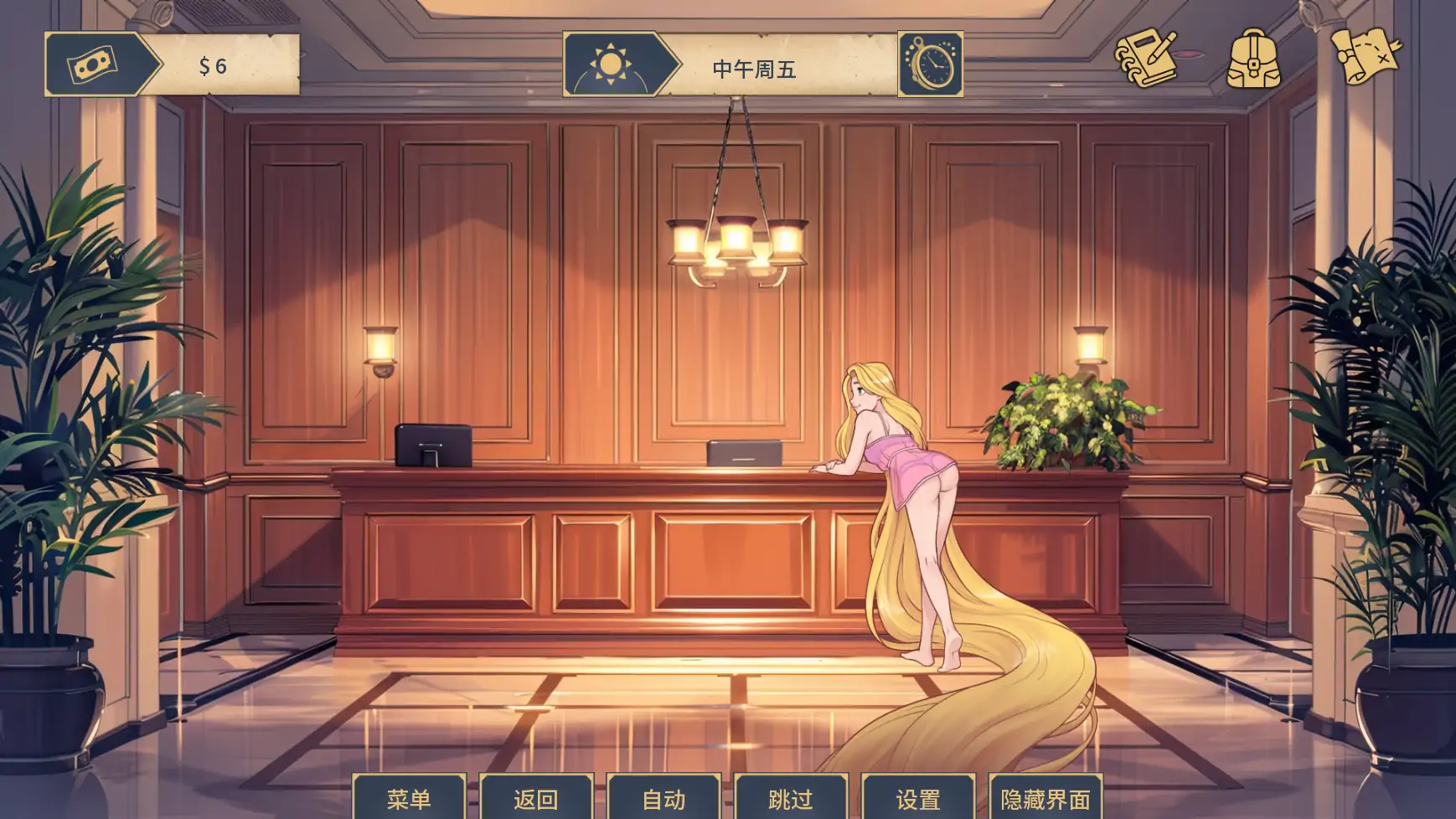Open the notebook journal icon
Screen dimensions: 1456x819
[1146, 57]
